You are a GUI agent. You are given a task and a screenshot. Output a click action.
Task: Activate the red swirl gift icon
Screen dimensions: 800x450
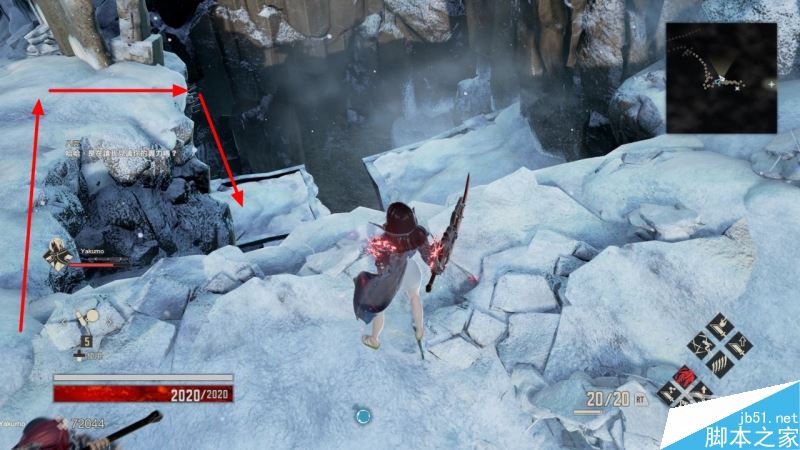click(x=684, y=378)
